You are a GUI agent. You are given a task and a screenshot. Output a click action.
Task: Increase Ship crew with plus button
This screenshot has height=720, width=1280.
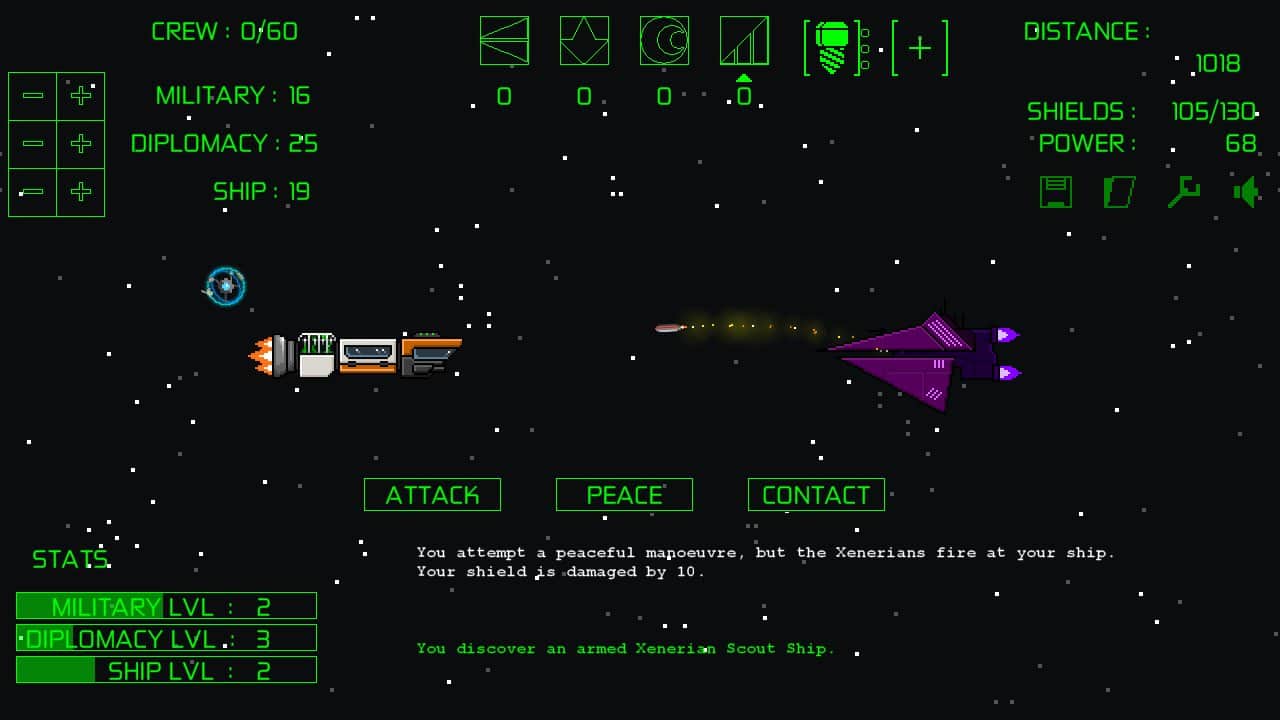click(81, 192)
